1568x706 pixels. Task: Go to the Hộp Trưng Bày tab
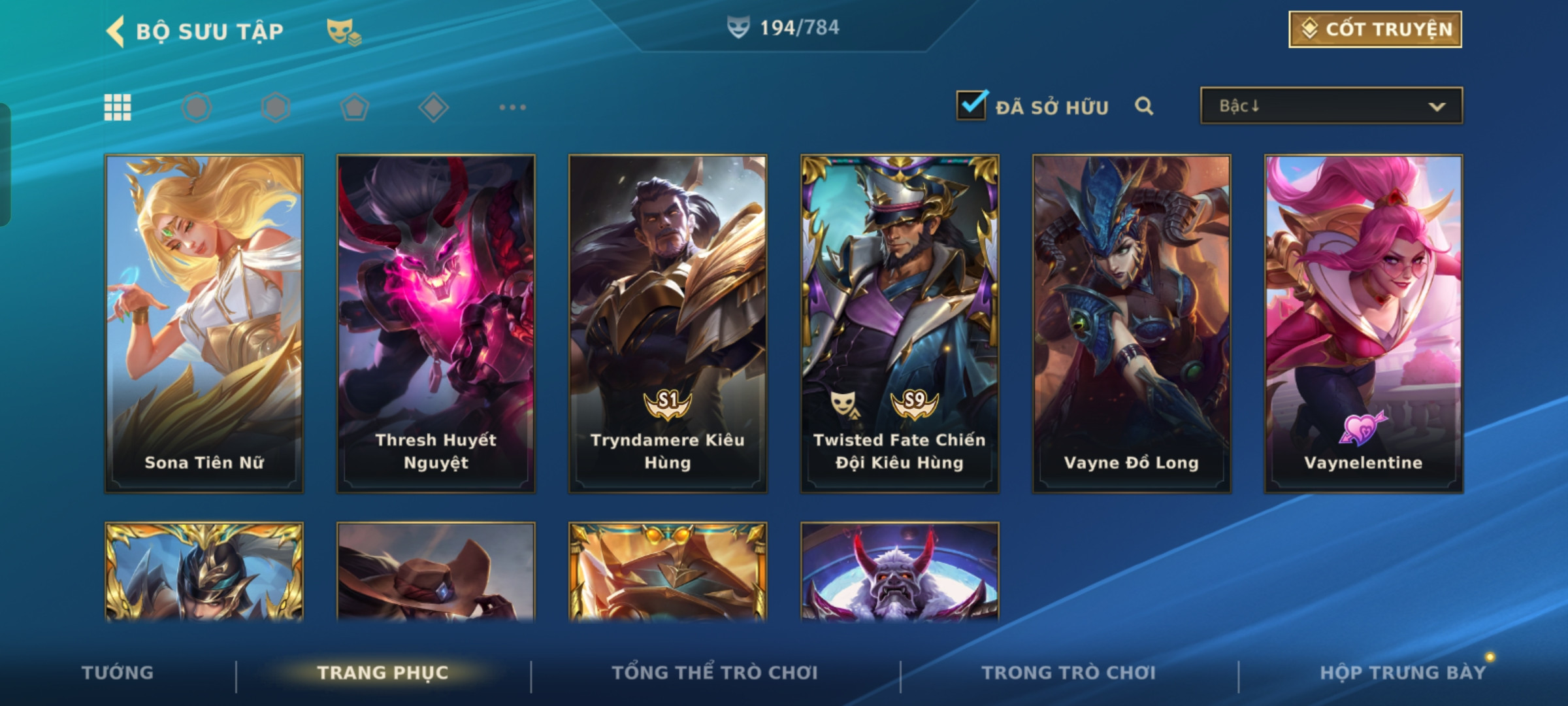click(1402, 672)
